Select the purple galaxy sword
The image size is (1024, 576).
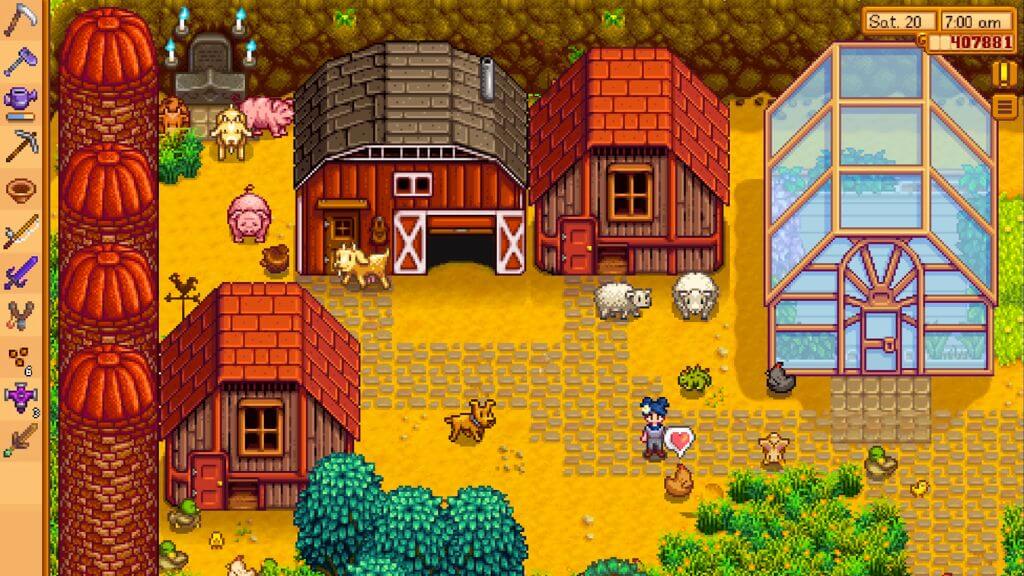click(x=20, y=272)
